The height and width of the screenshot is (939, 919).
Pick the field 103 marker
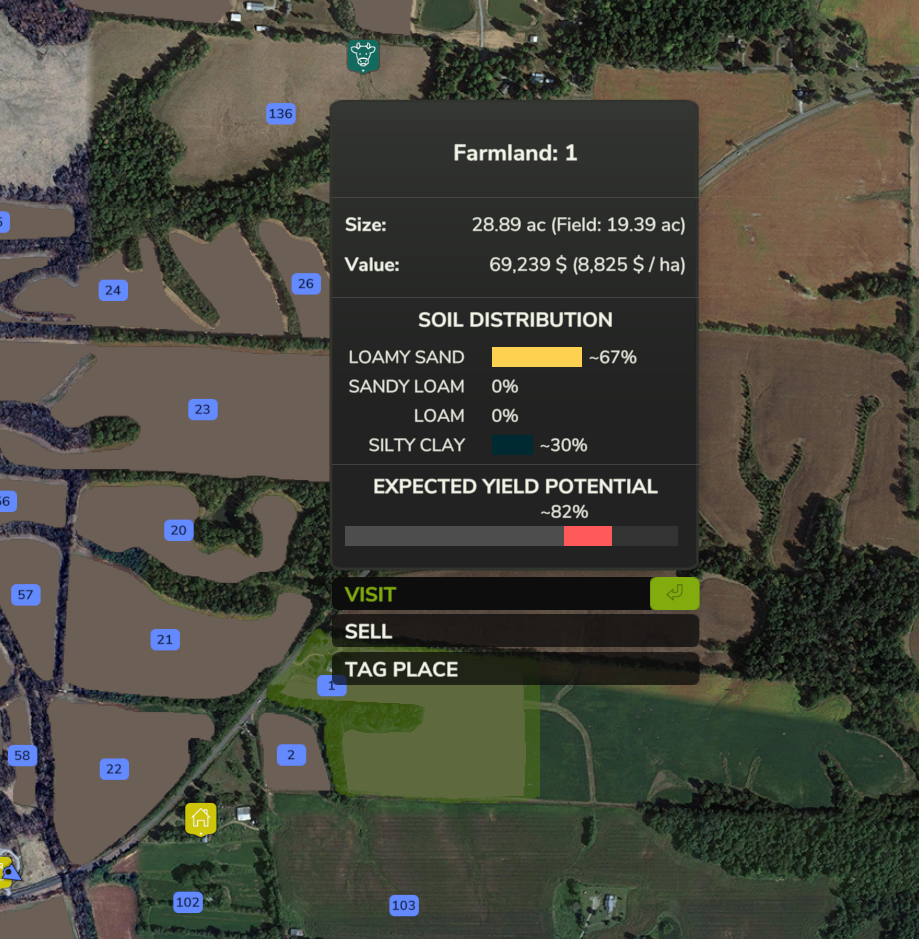(403, 906)
